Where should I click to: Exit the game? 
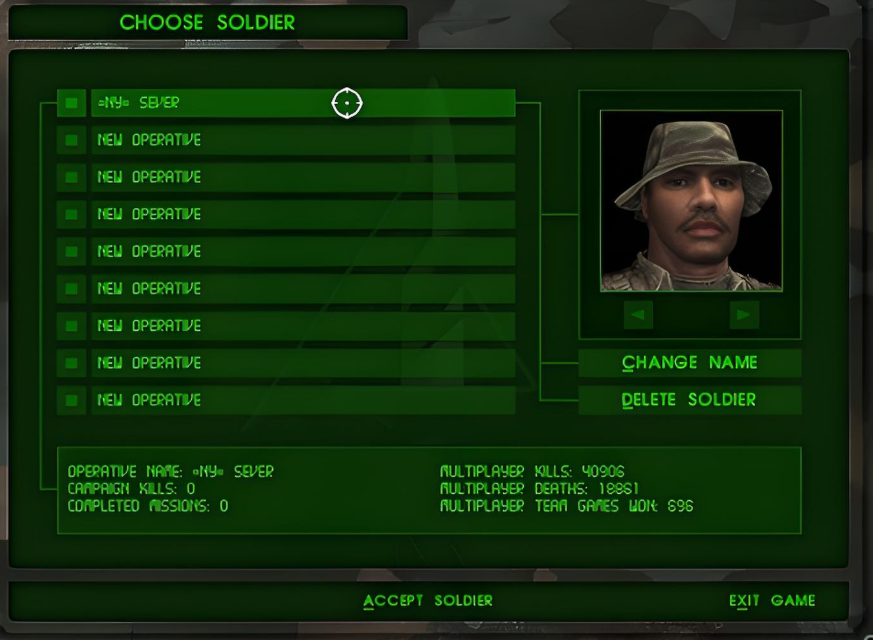point(771,601)
